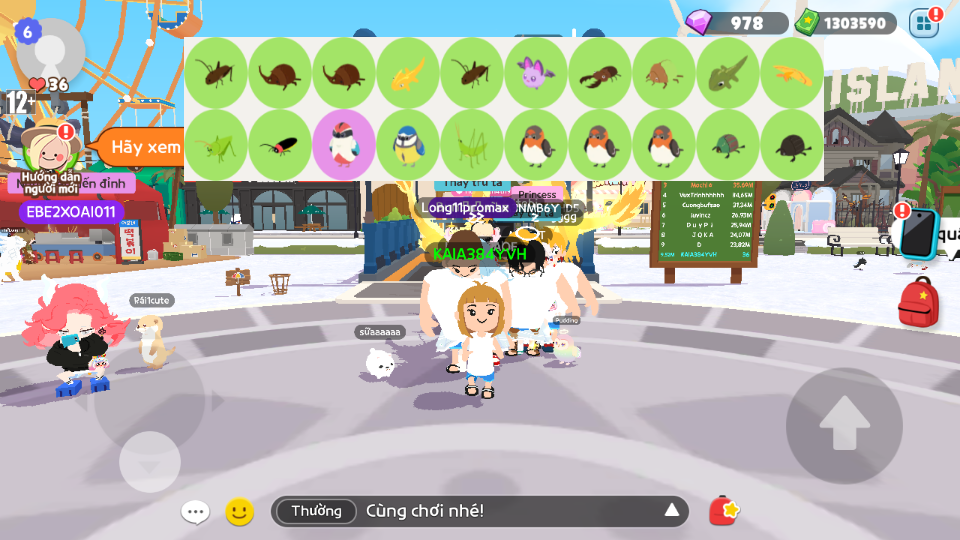
Task: Expand the chat with the white triangle
Action: tap(672, 512)
